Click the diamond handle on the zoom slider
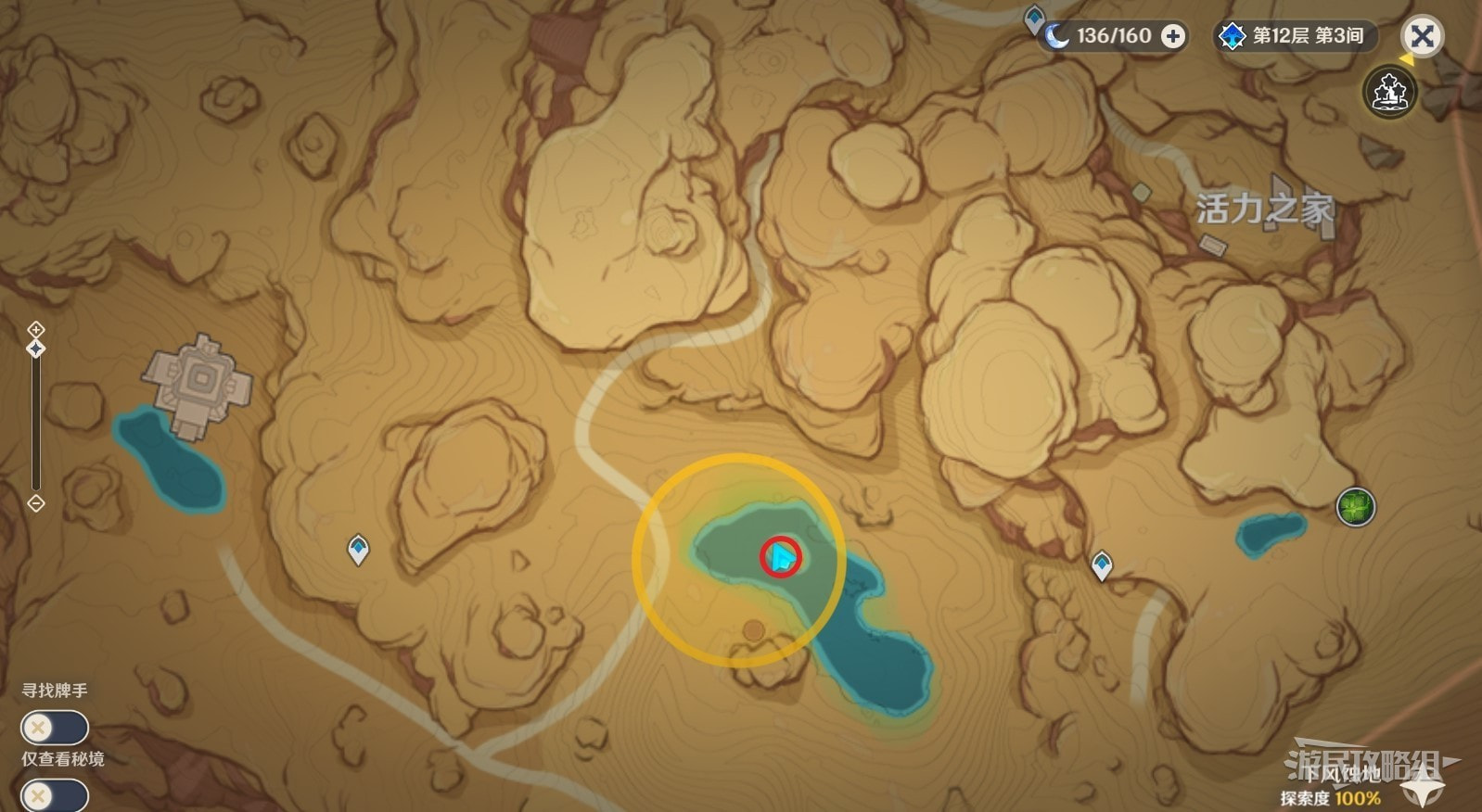The height and width of the screenshot is (812, 1482). coord(36,349)
